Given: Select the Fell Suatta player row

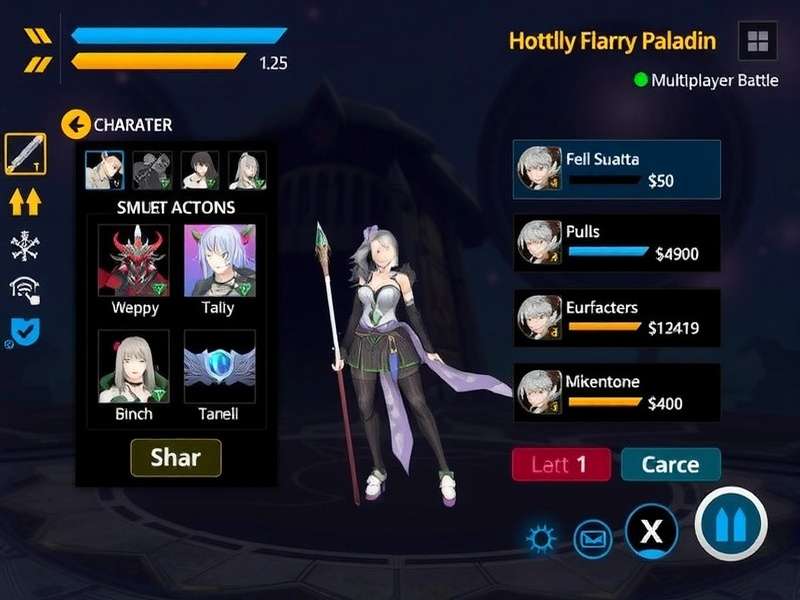Looking at the screenshot, I should (x=616, y=169).
